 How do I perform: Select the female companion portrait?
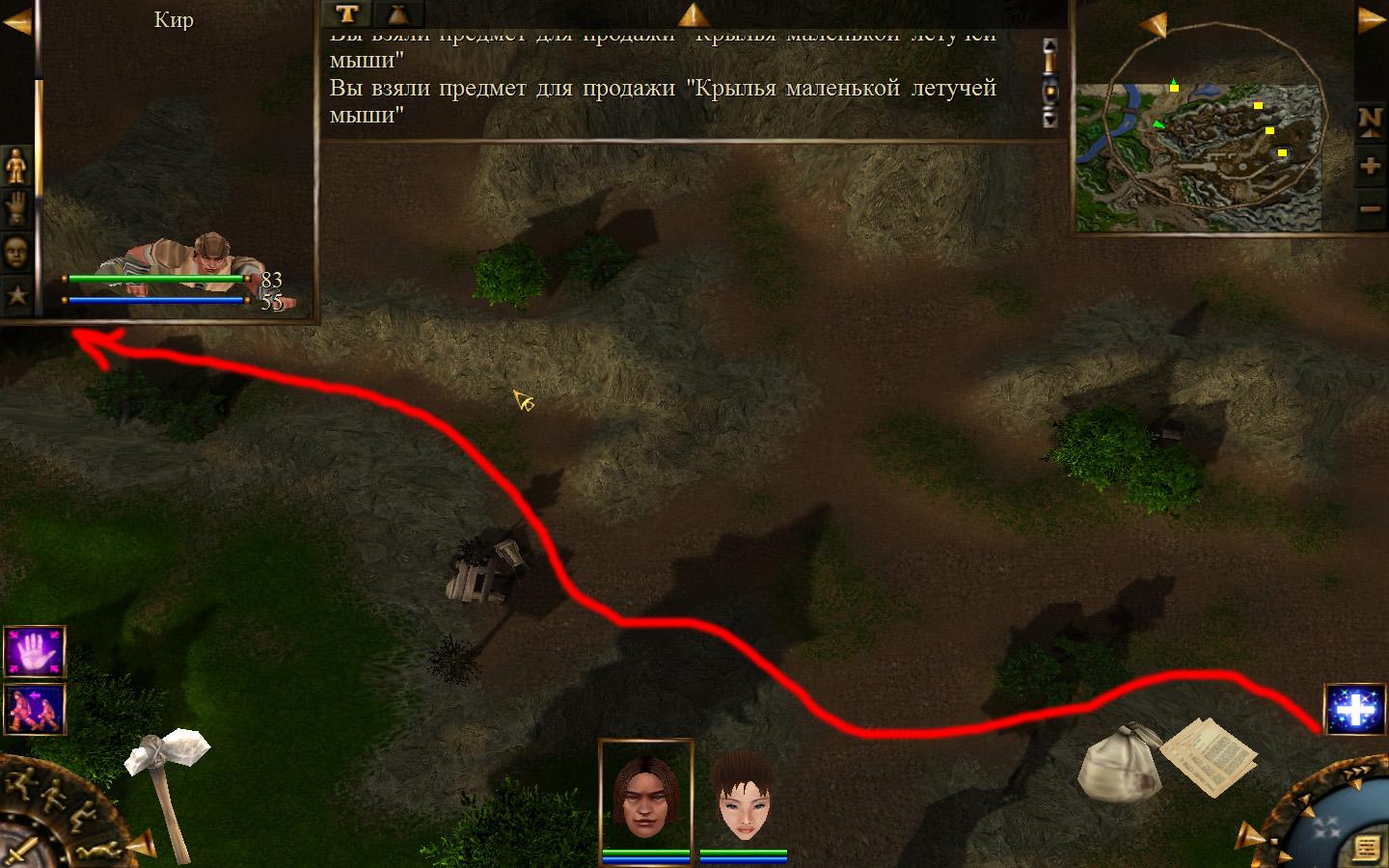[x=743, y=797]
